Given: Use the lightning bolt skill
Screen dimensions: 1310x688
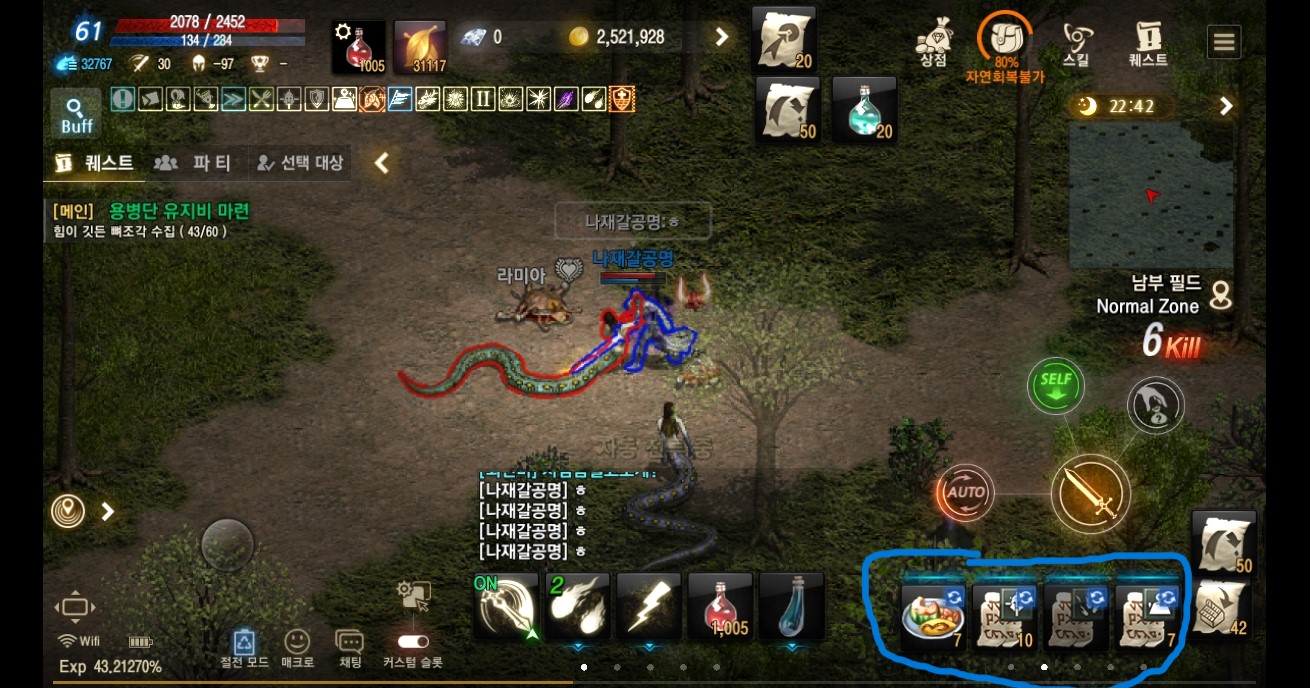Looking at the screenshot, I should pyautogui.click(x=649, y=606).
